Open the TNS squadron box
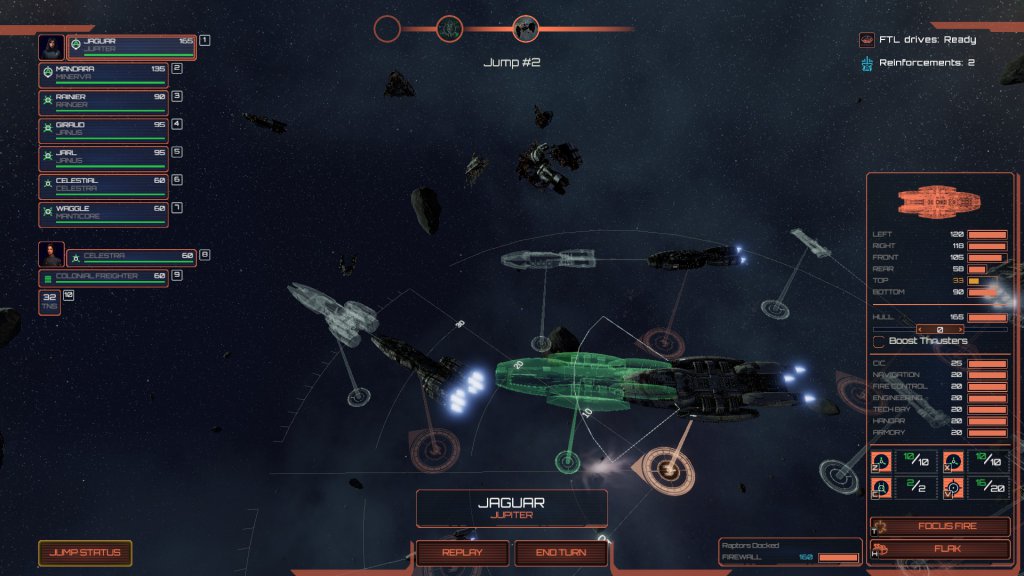 [49, 302]
